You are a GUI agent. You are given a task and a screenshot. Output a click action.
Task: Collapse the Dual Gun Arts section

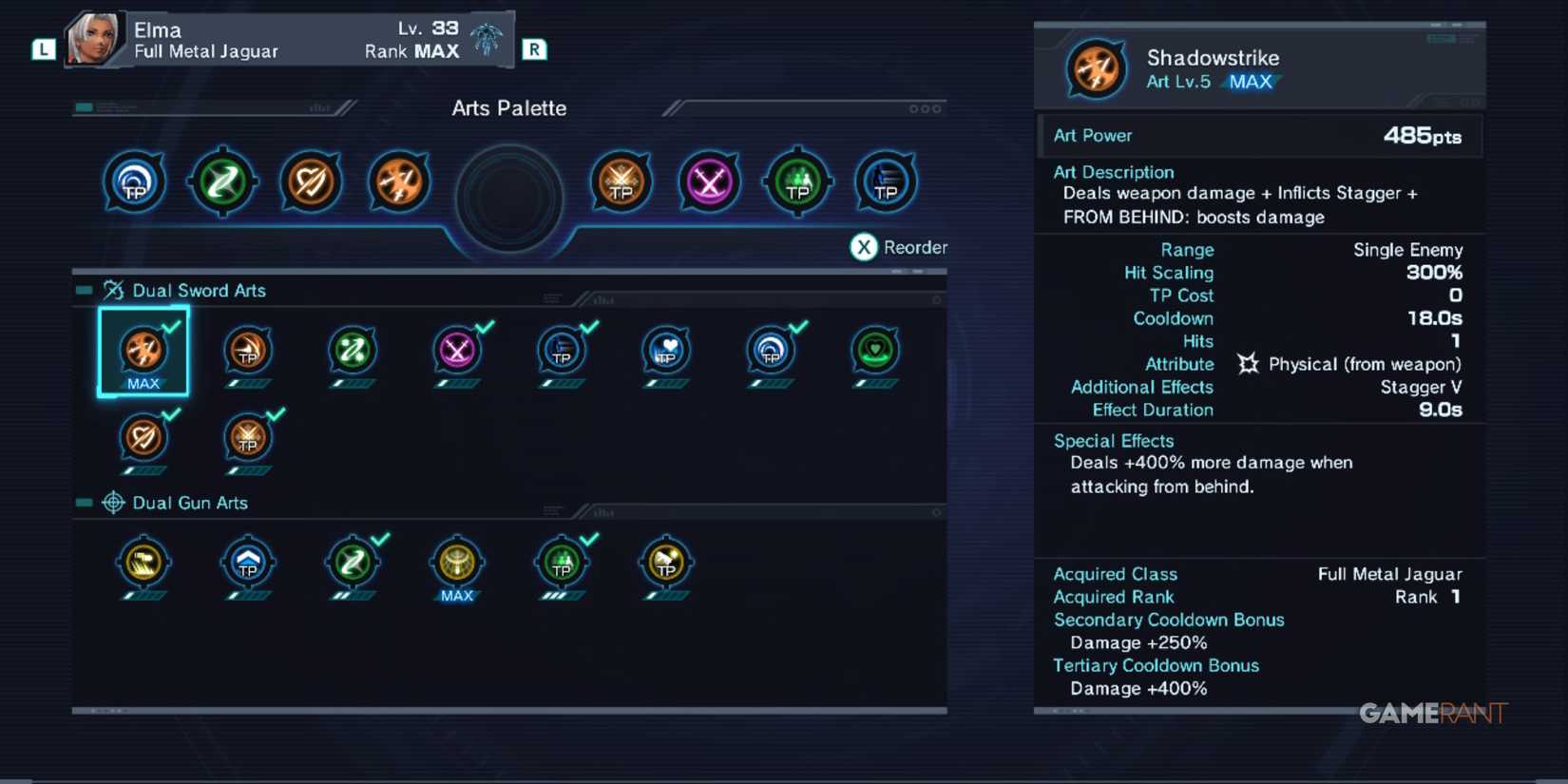tap(83, 503)
